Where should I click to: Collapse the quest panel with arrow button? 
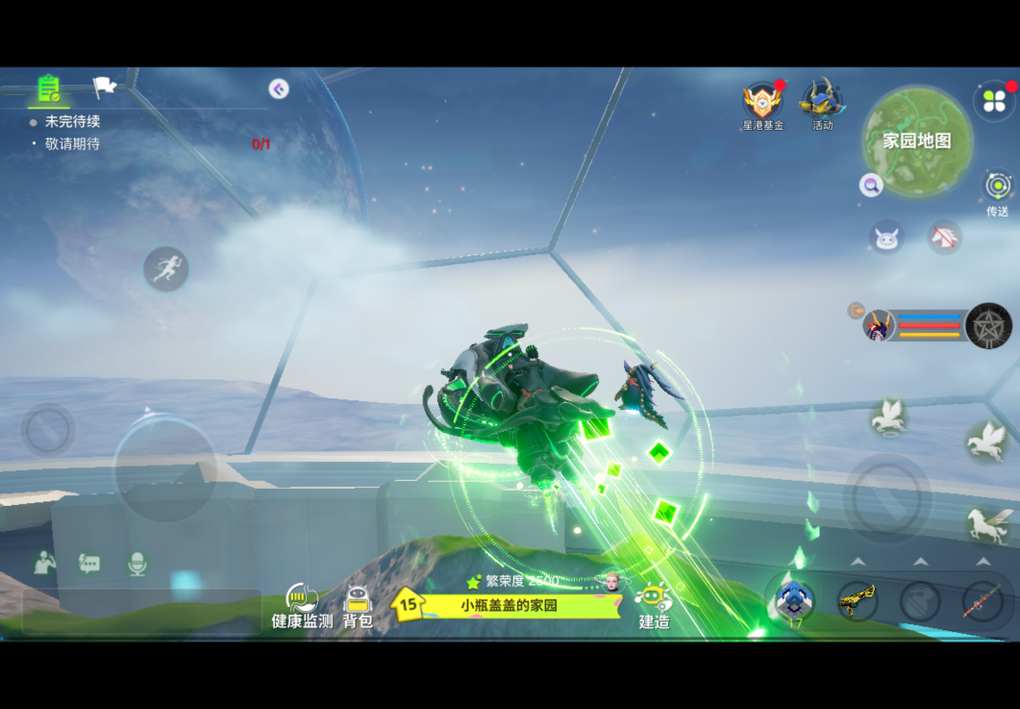(279, 89)
